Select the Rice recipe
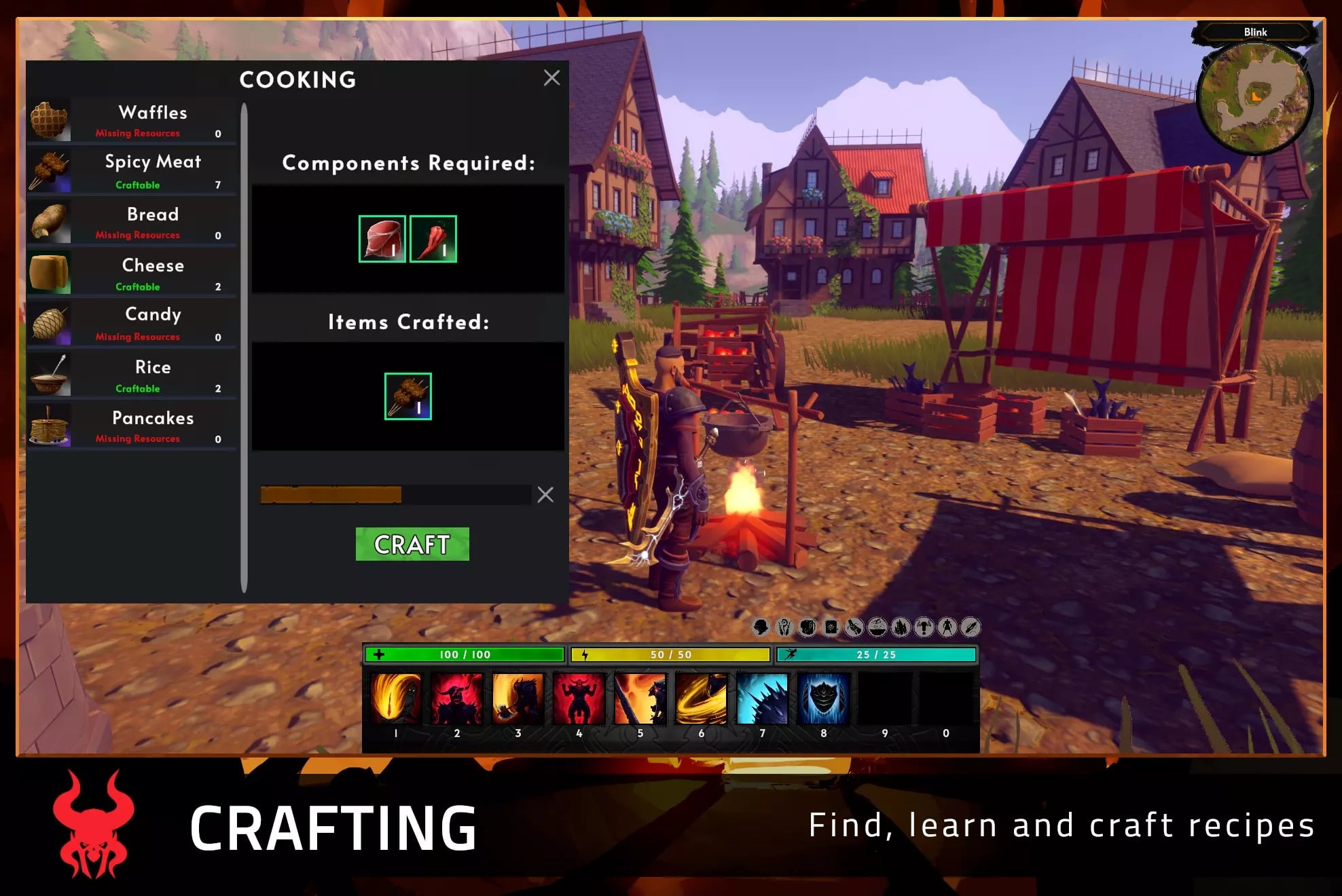Viewport: 1342px width, 896px height. [x=132, y=375]
